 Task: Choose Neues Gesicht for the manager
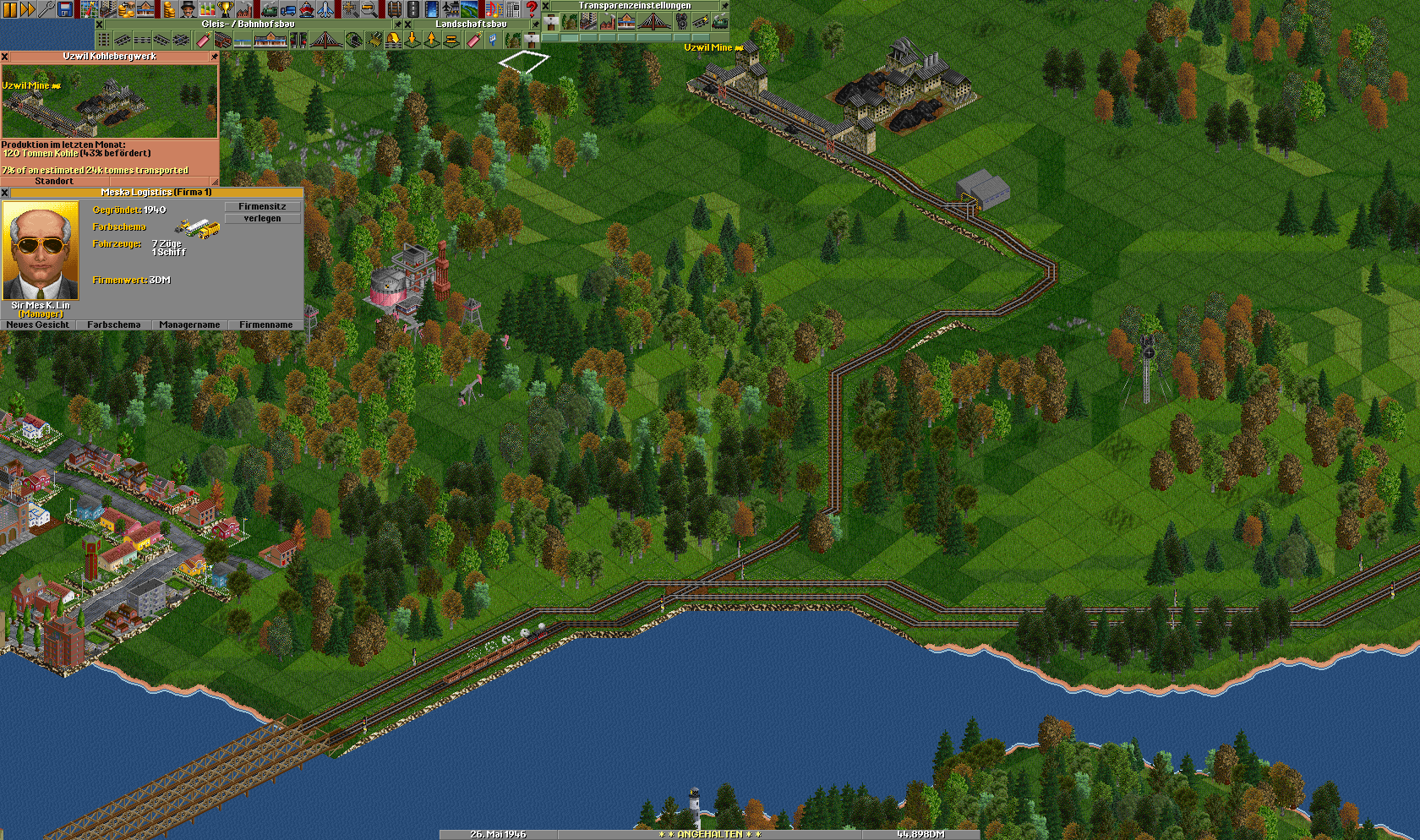(38, 325)
